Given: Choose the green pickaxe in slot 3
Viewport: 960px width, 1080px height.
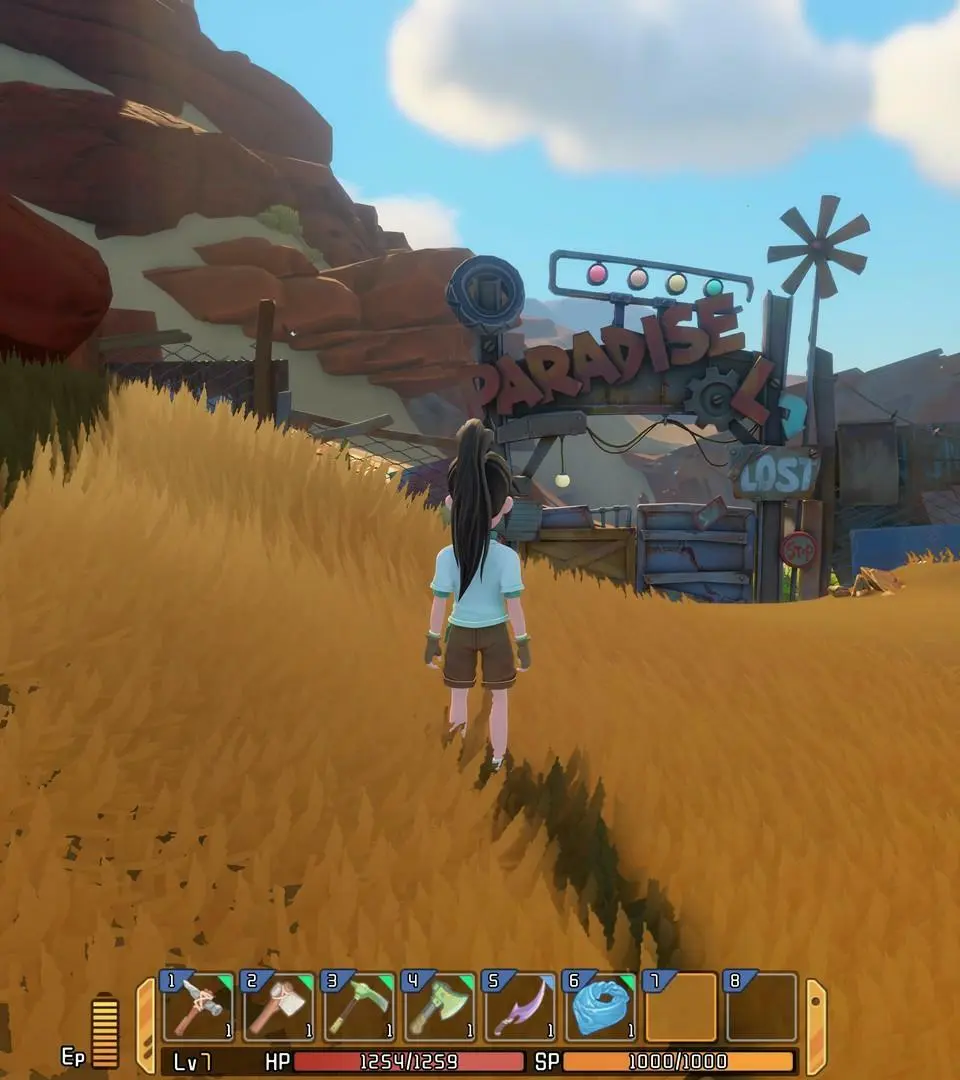Looking at the screenshot, I should pos(359,1008).
